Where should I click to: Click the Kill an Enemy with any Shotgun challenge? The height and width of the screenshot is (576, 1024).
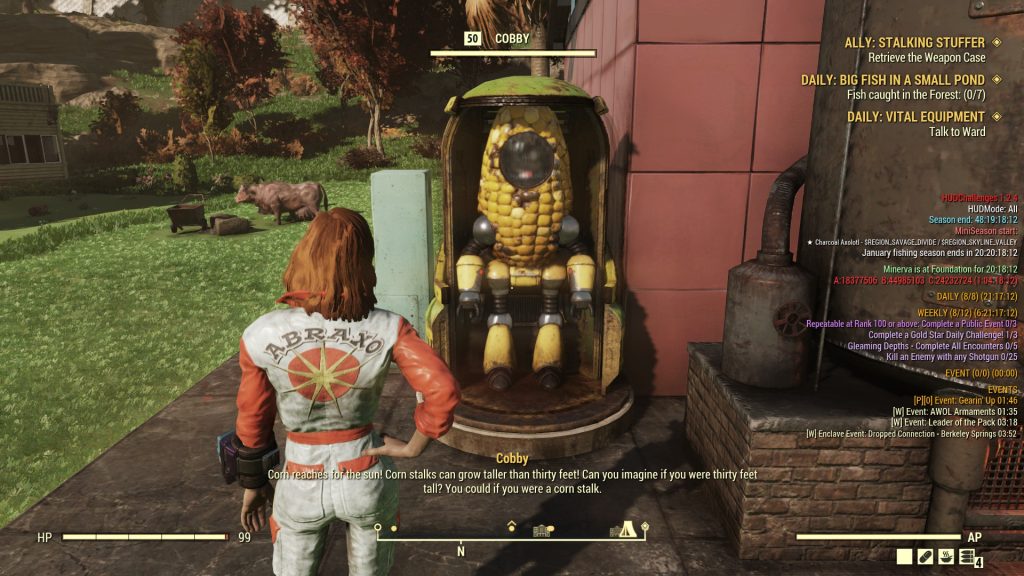[x=951, y=356]
